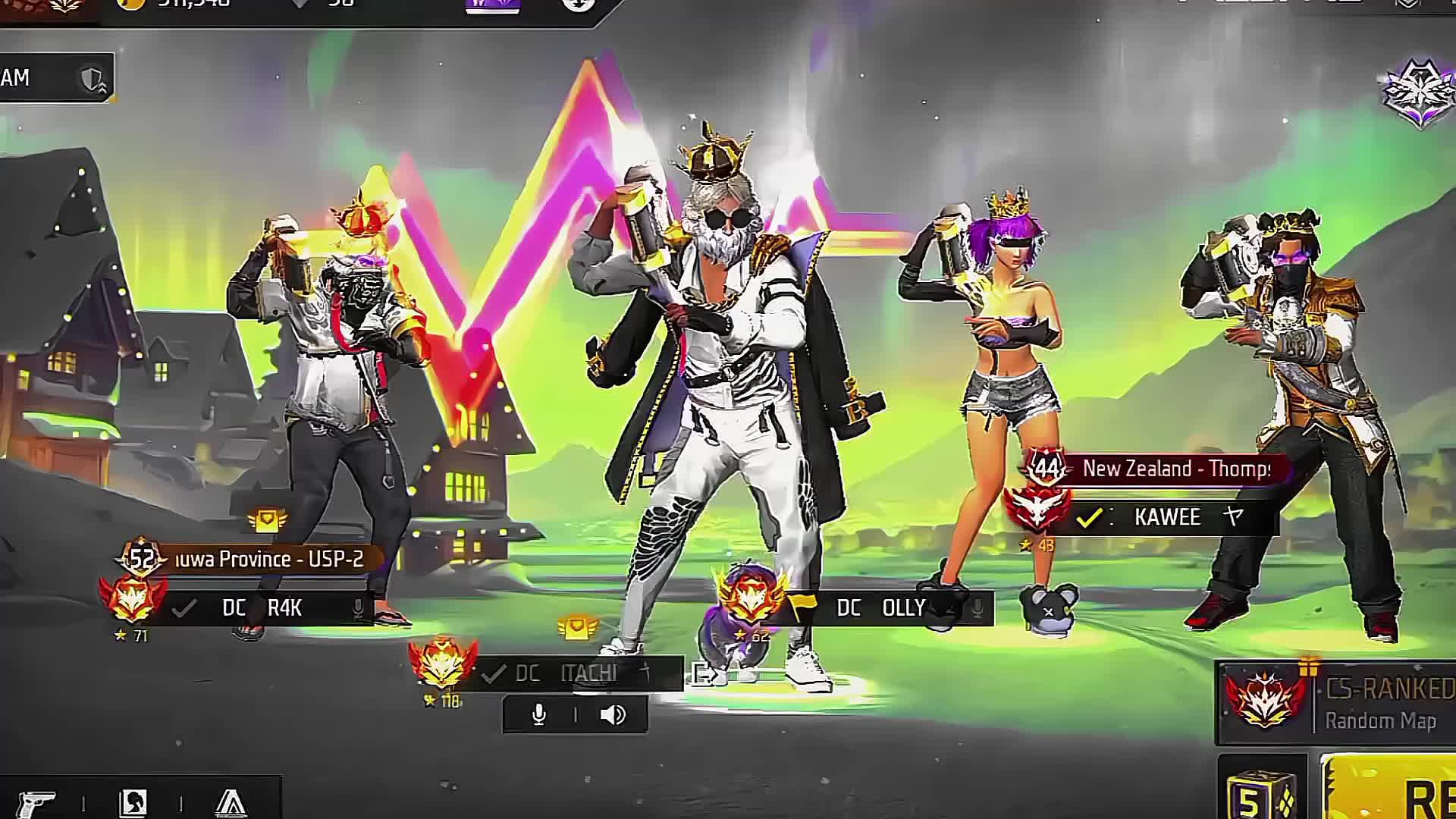
Task: Select the DC OLLY player name tag
Action: click(883, 608)
